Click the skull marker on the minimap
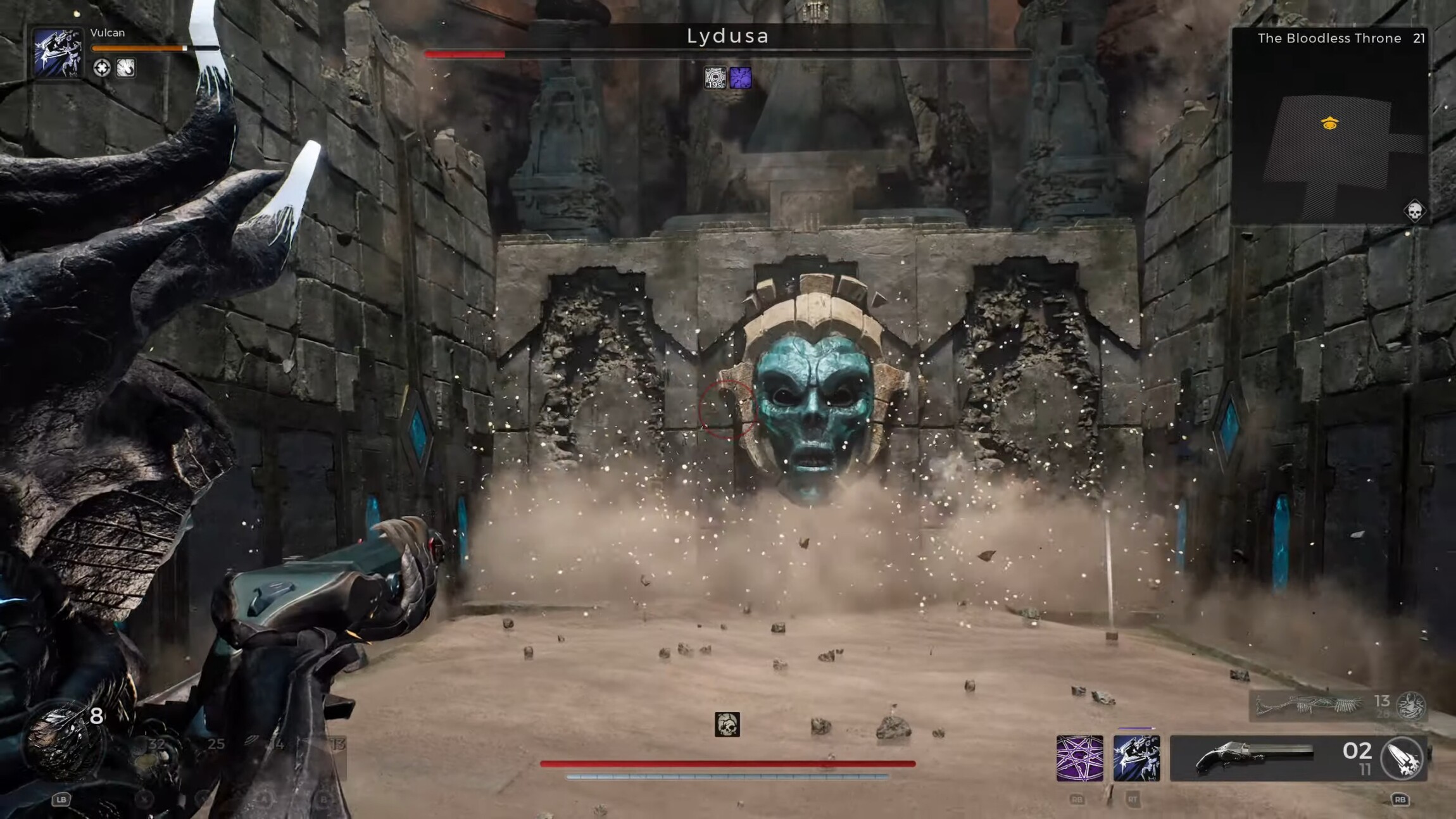Viewport: 1456px width, 819px height. (x=1414, y=211)
